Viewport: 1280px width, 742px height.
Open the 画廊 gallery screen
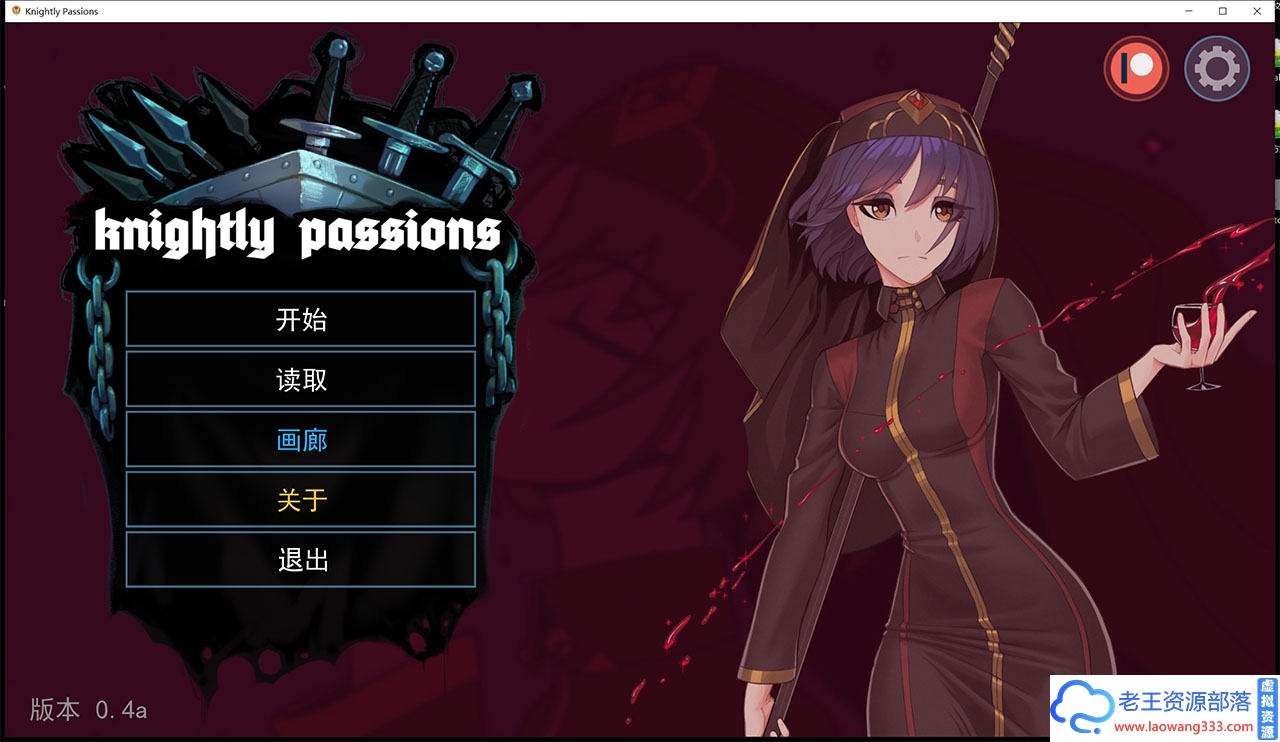tap(300, 439)
